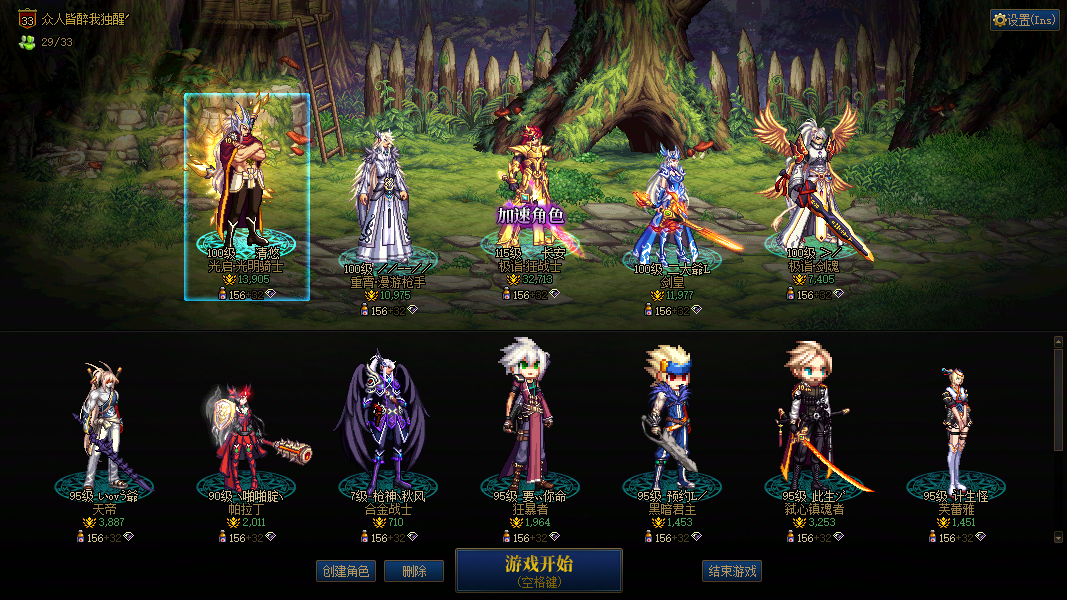This screenshot has width=1067, height=600.
Task: Start the game with 游戏开始 button
Action: (x=538, y=570)
